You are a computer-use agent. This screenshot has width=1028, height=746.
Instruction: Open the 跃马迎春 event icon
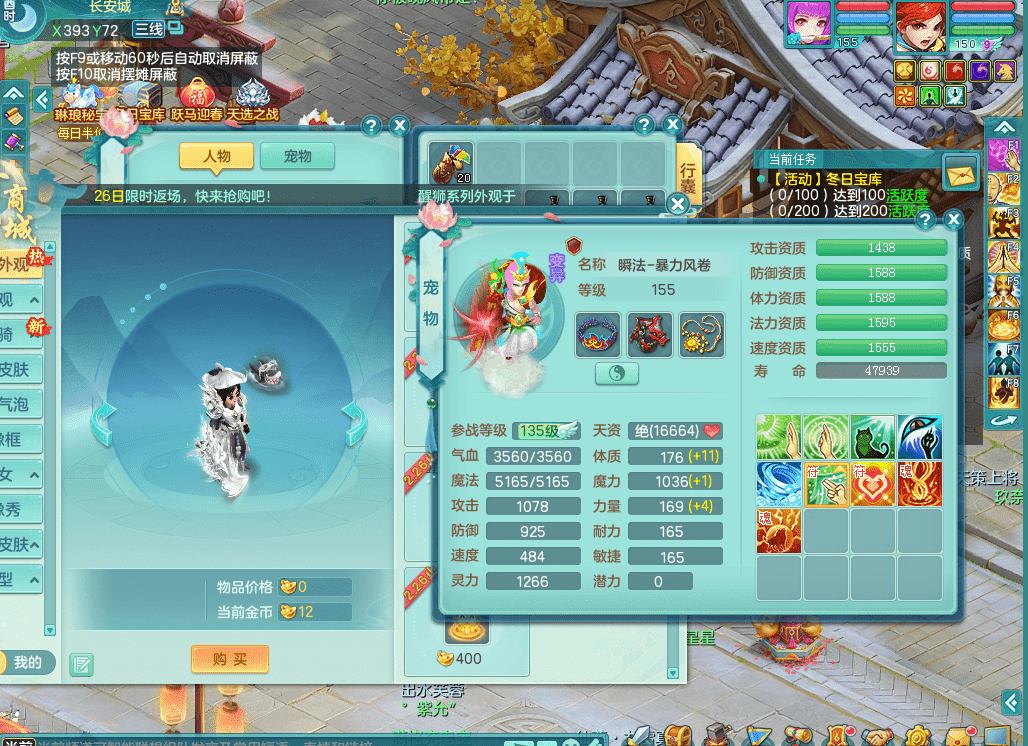coord(197,101)
